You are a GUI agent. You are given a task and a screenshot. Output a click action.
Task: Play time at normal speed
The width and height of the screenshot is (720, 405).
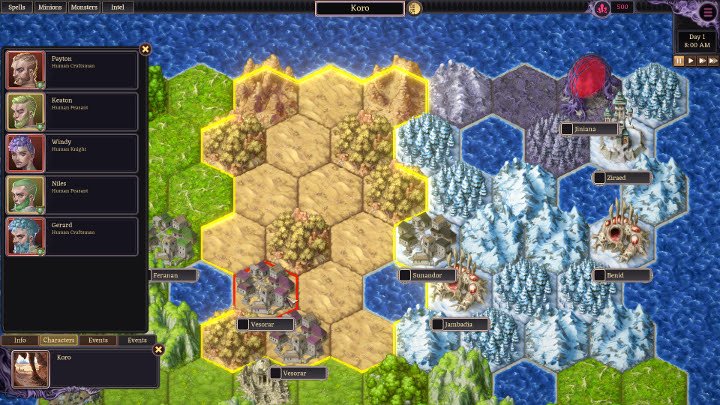pyautogui.click(x=691, y=60)
